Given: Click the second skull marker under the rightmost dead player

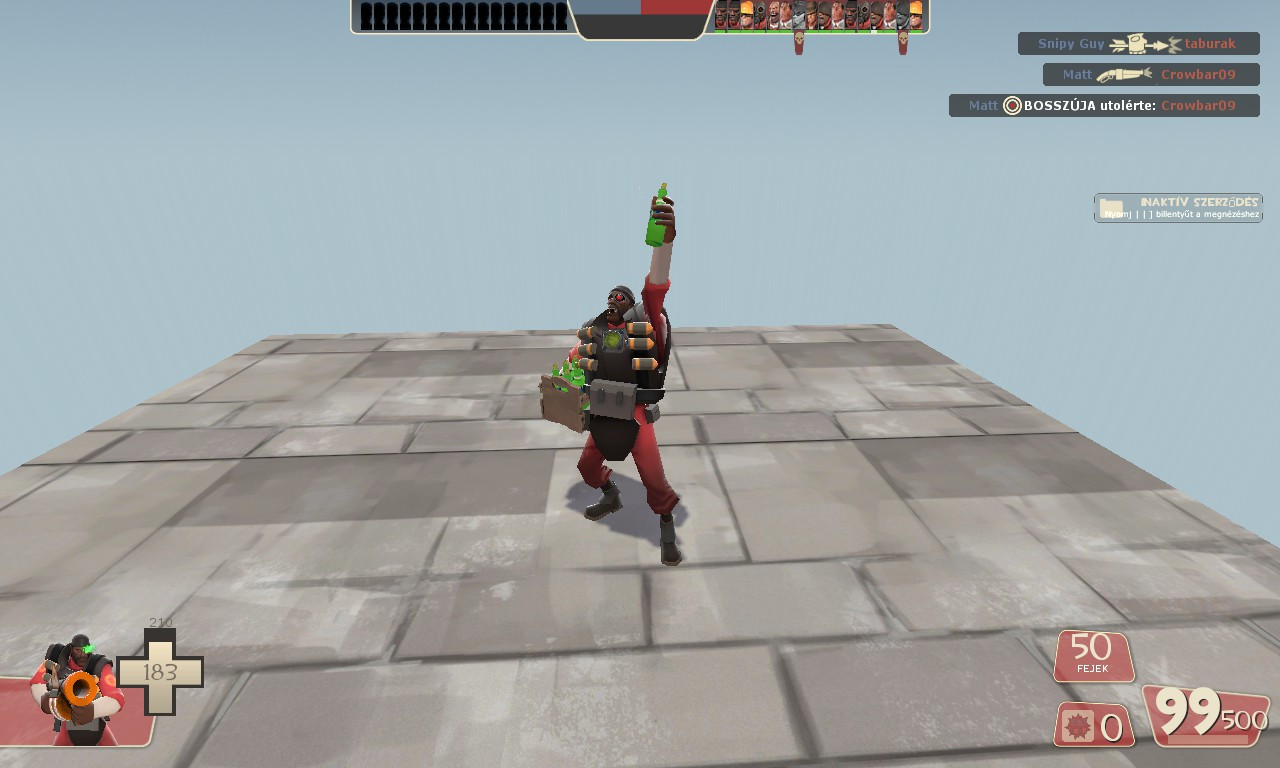Looking at the screenshot, I should pos(903,40).
